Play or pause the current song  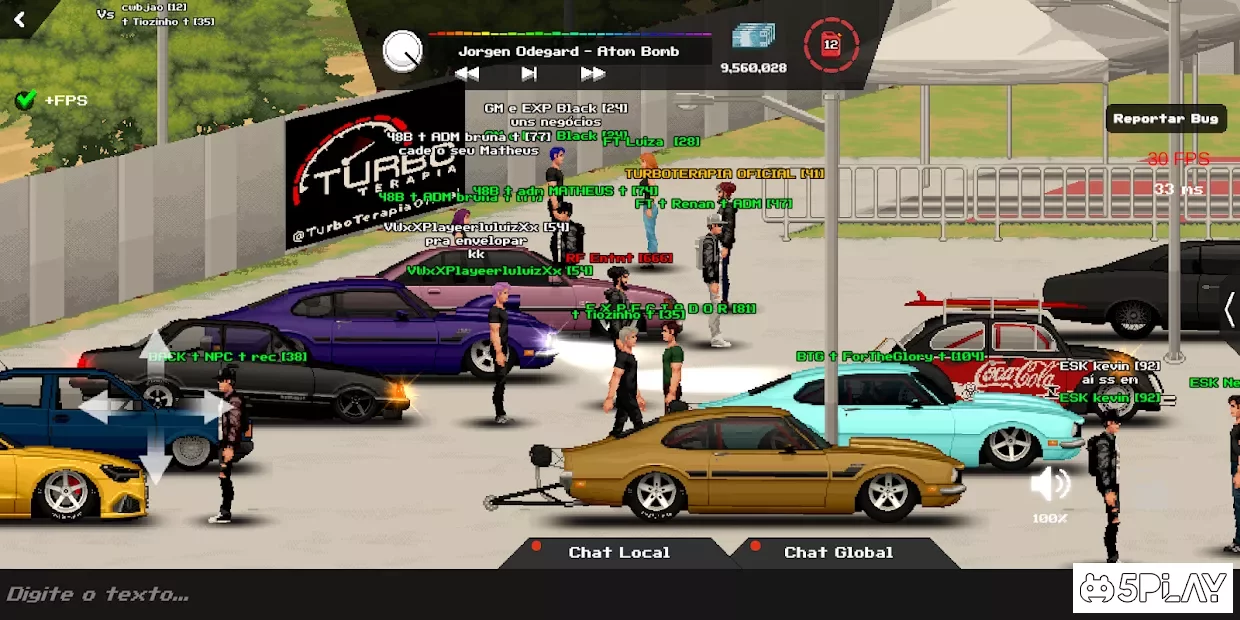[529, 74]
